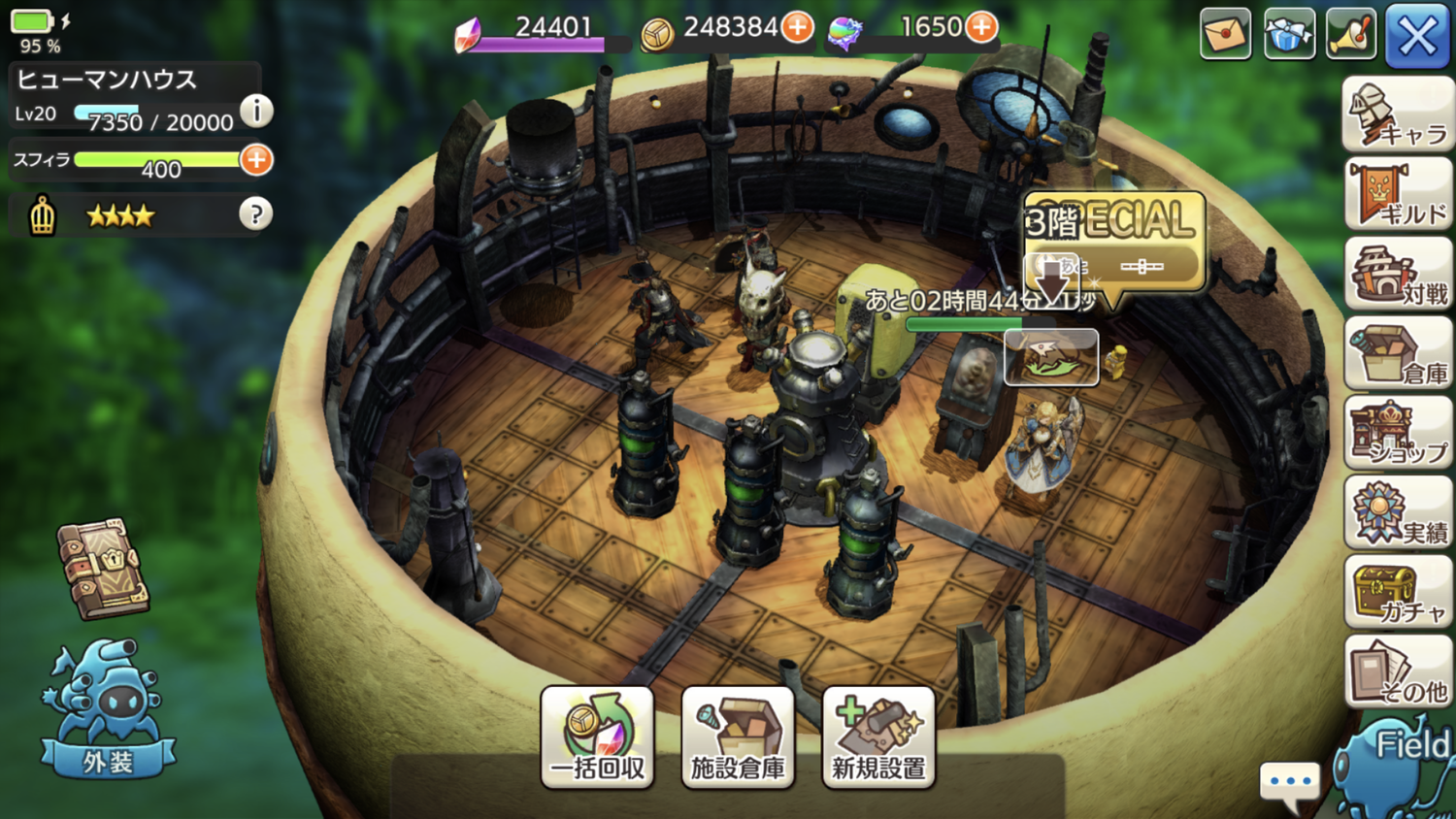Open the その他 other menu

1398,672
